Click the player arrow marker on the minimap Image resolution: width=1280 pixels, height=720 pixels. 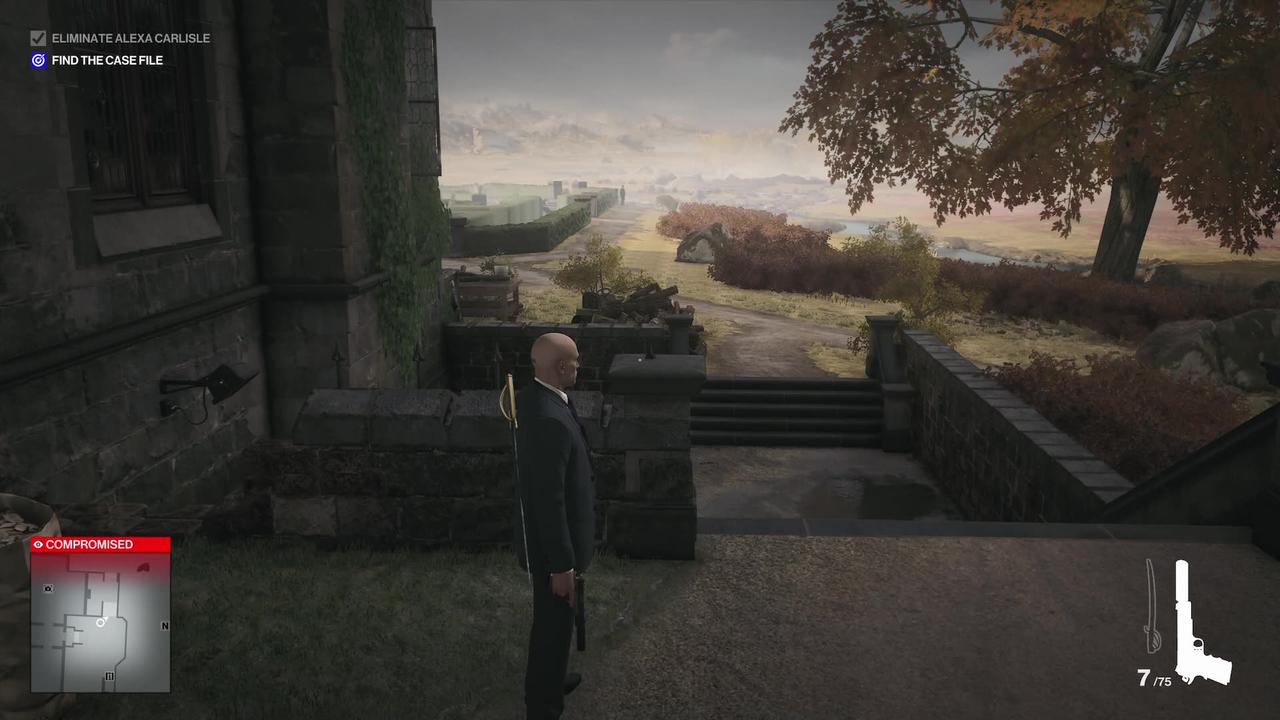[100, 623]
